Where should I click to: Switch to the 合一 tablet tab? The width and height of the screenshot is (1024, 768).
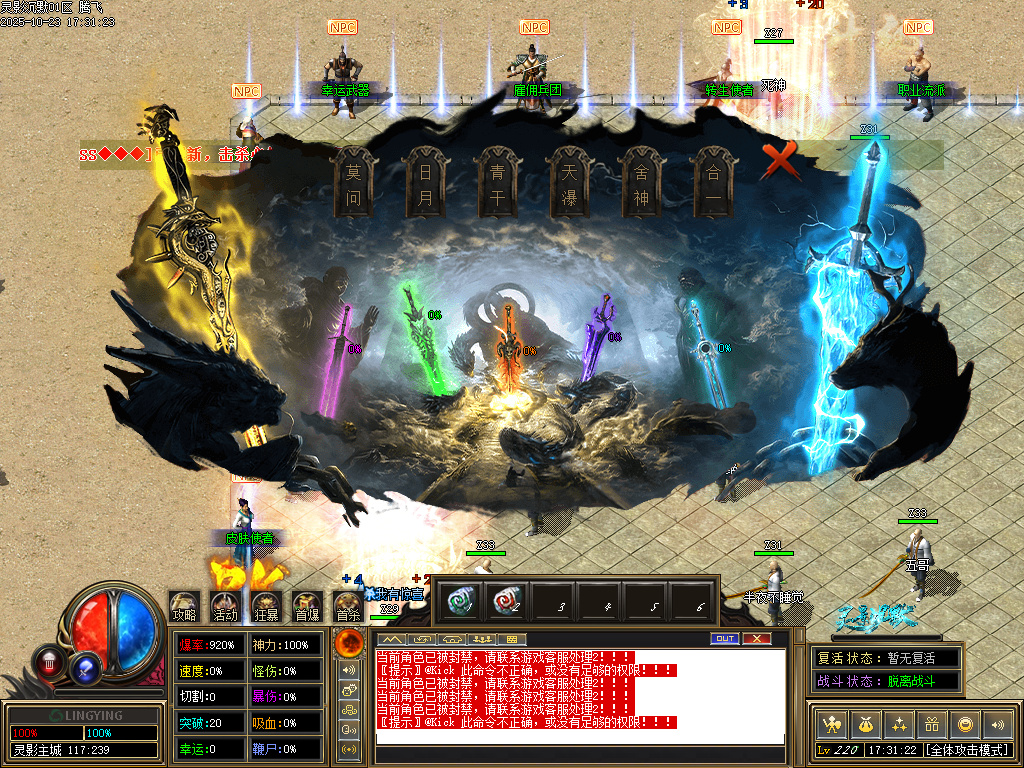tap(713, 183)
